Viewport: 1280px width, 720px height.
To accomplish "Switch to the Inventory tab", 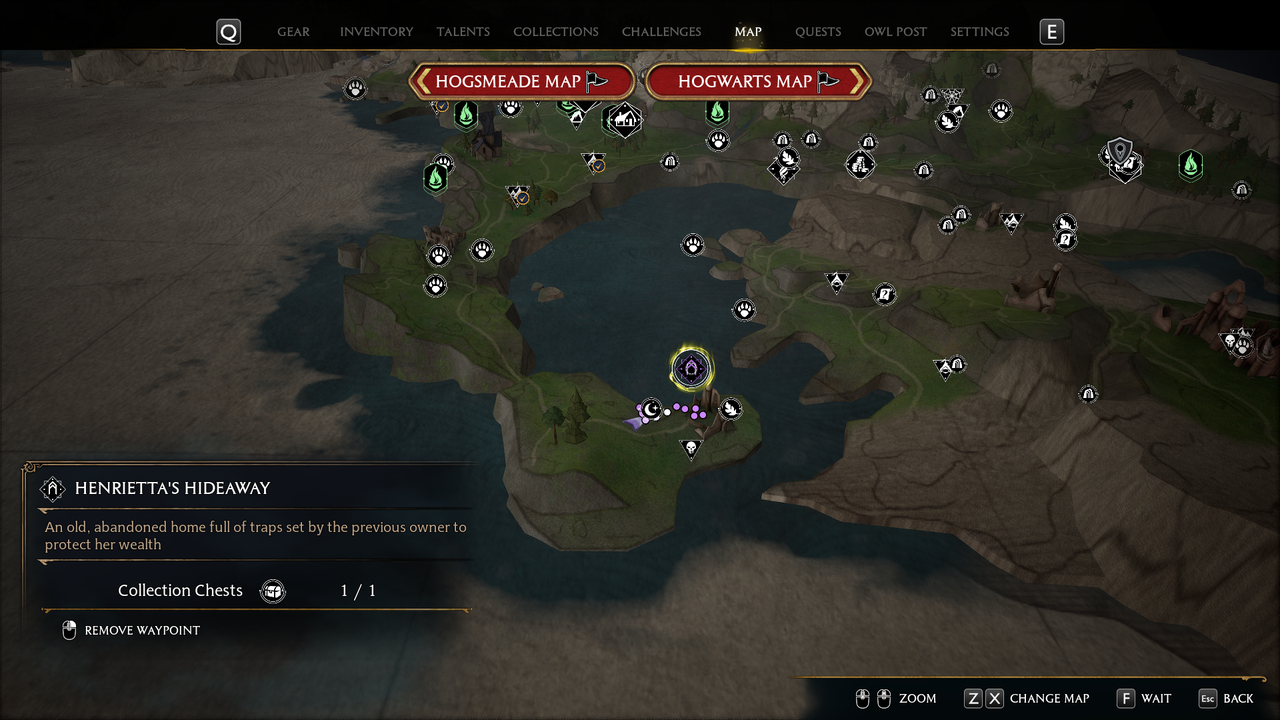I will (376, 32).
